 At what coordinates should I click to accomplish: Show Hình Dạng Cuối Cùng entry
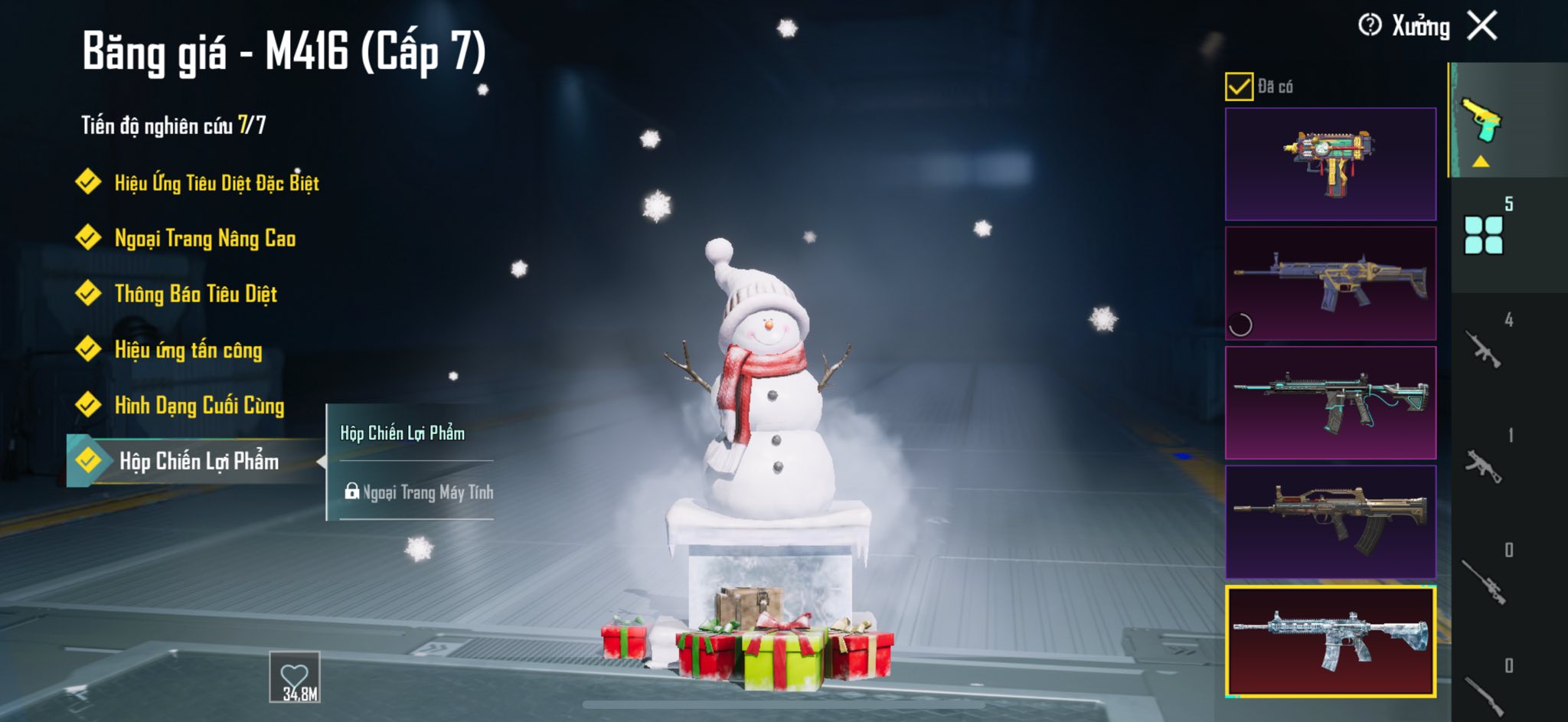[199, 406]
